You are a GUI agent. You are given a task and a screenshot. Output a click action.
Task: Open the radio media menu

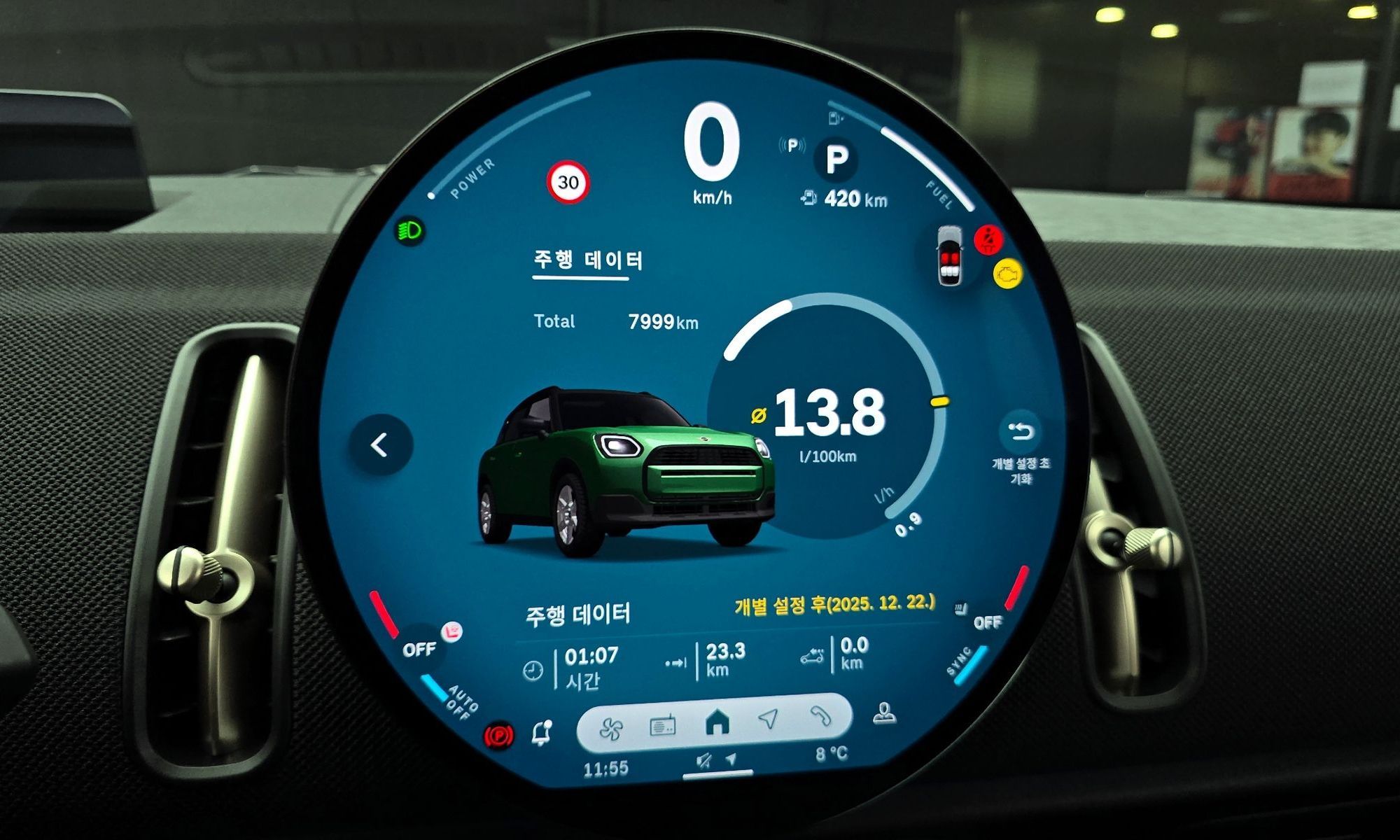tap(662, 726)
